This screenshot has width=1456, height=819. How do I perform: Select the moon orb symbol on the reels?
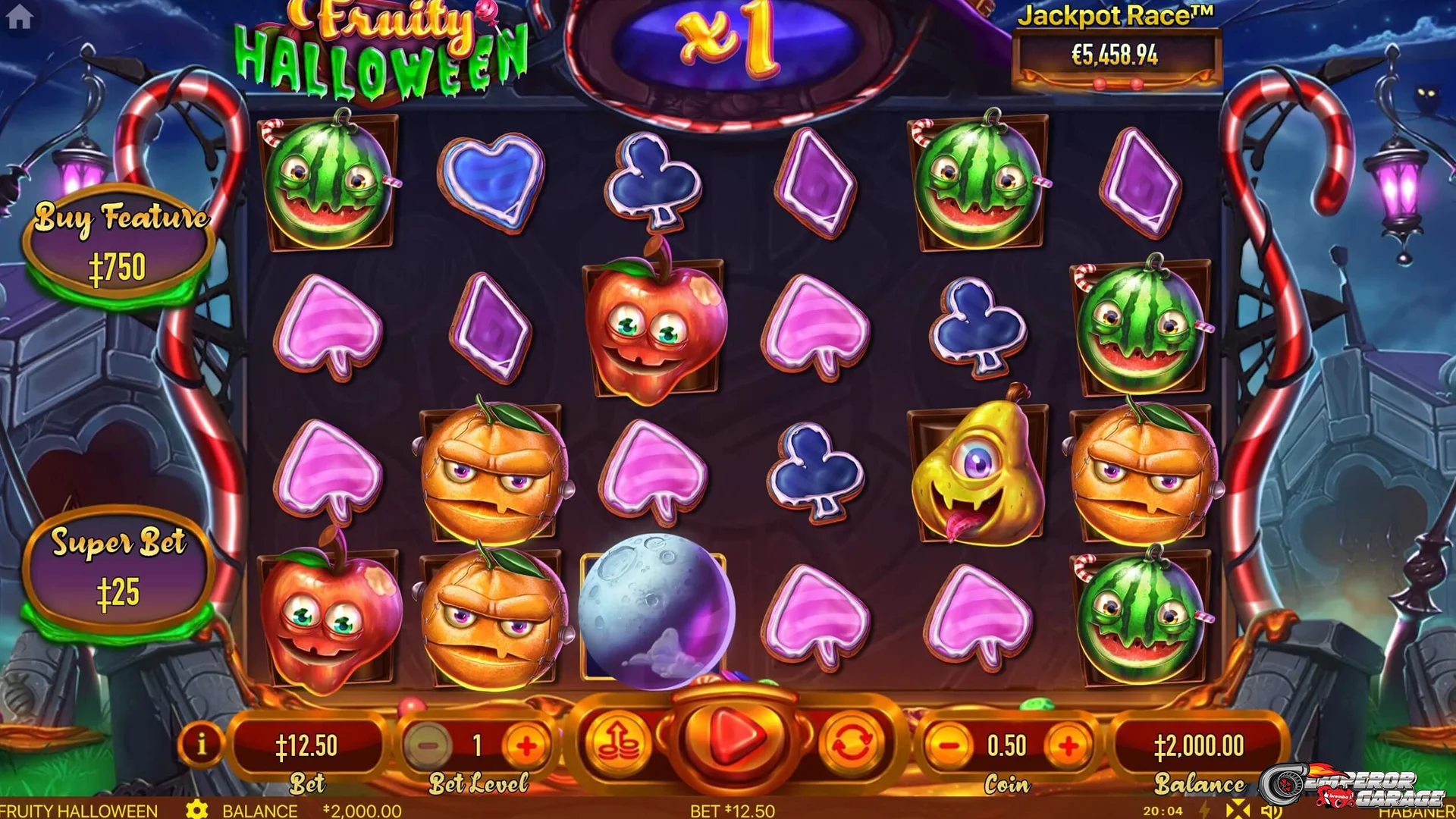[x=657, y=610]
